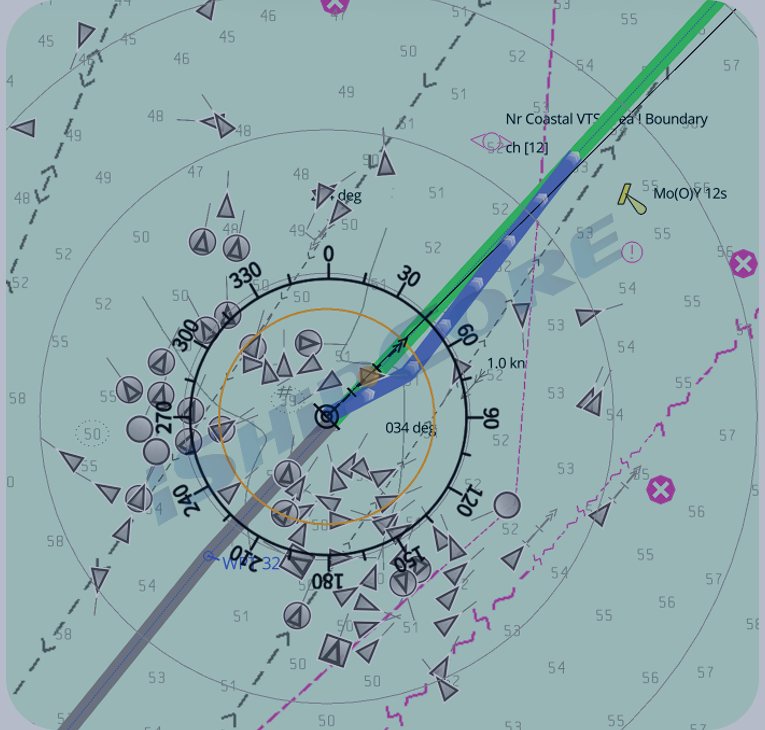Open the pink information circle marker
This screenshot has width=765, height=730.
631,251
